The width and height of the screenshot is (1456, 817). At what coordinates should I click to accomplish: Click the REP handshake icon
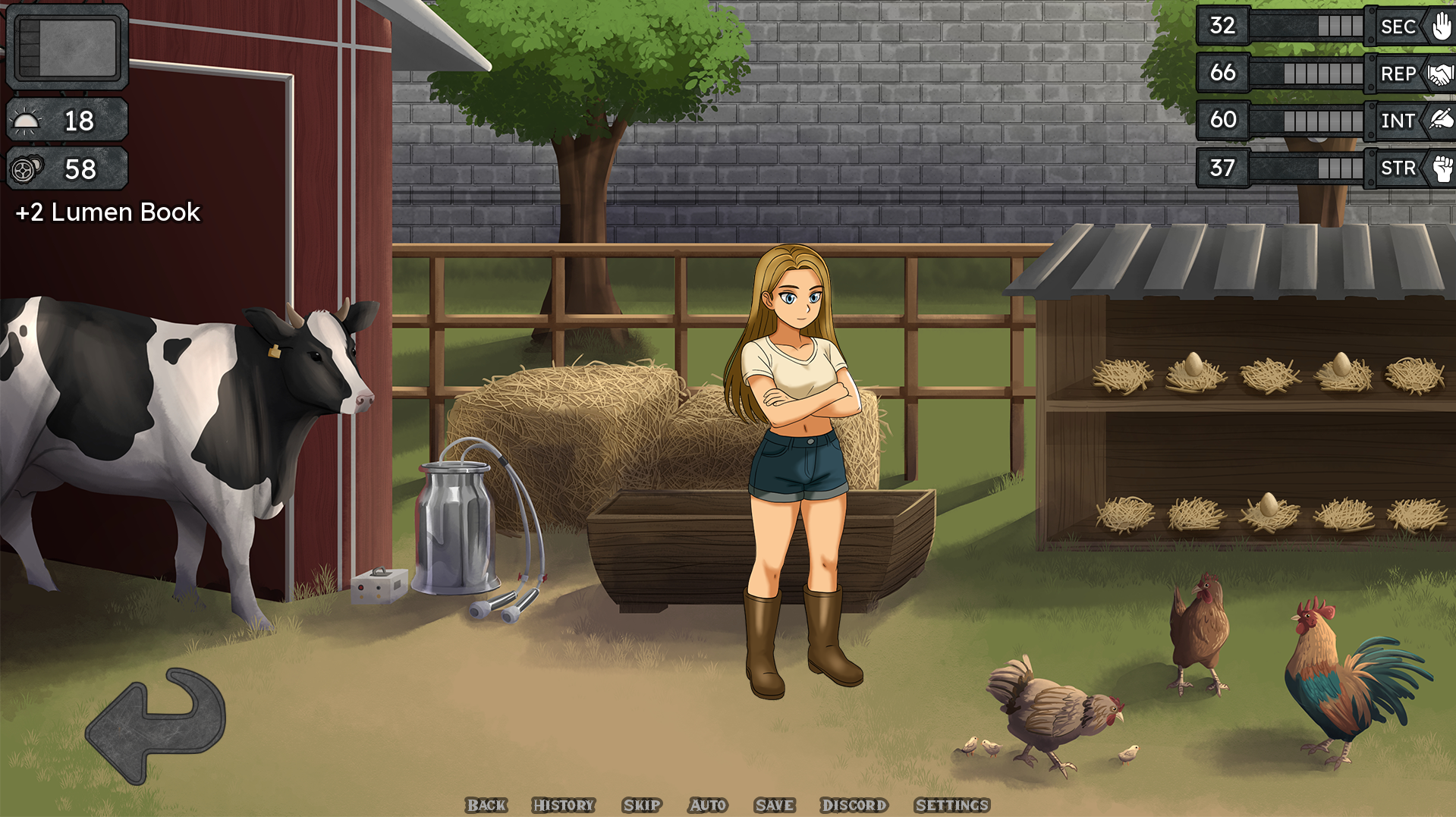point(1442,74)
